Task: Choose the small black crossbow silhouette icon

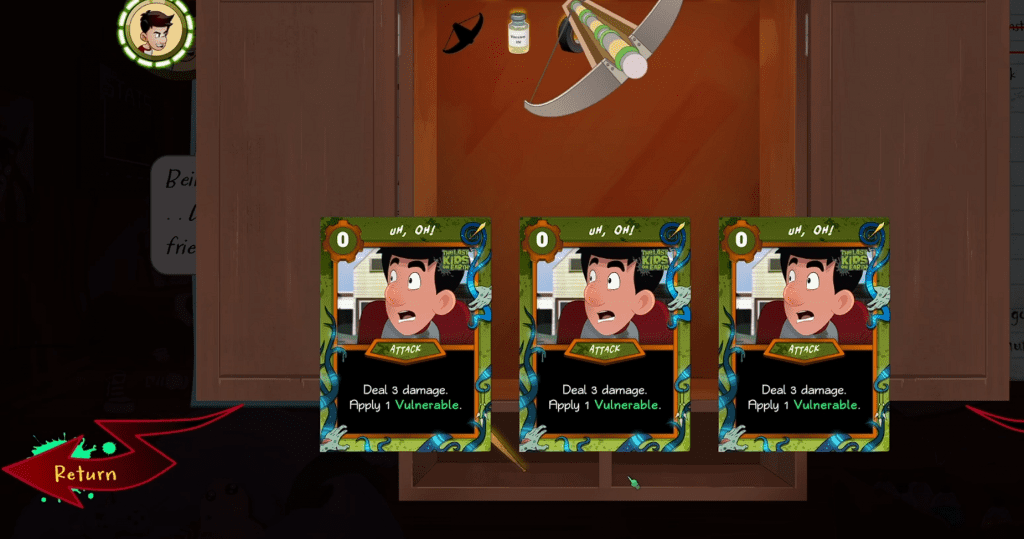Action: coord(463,33)
